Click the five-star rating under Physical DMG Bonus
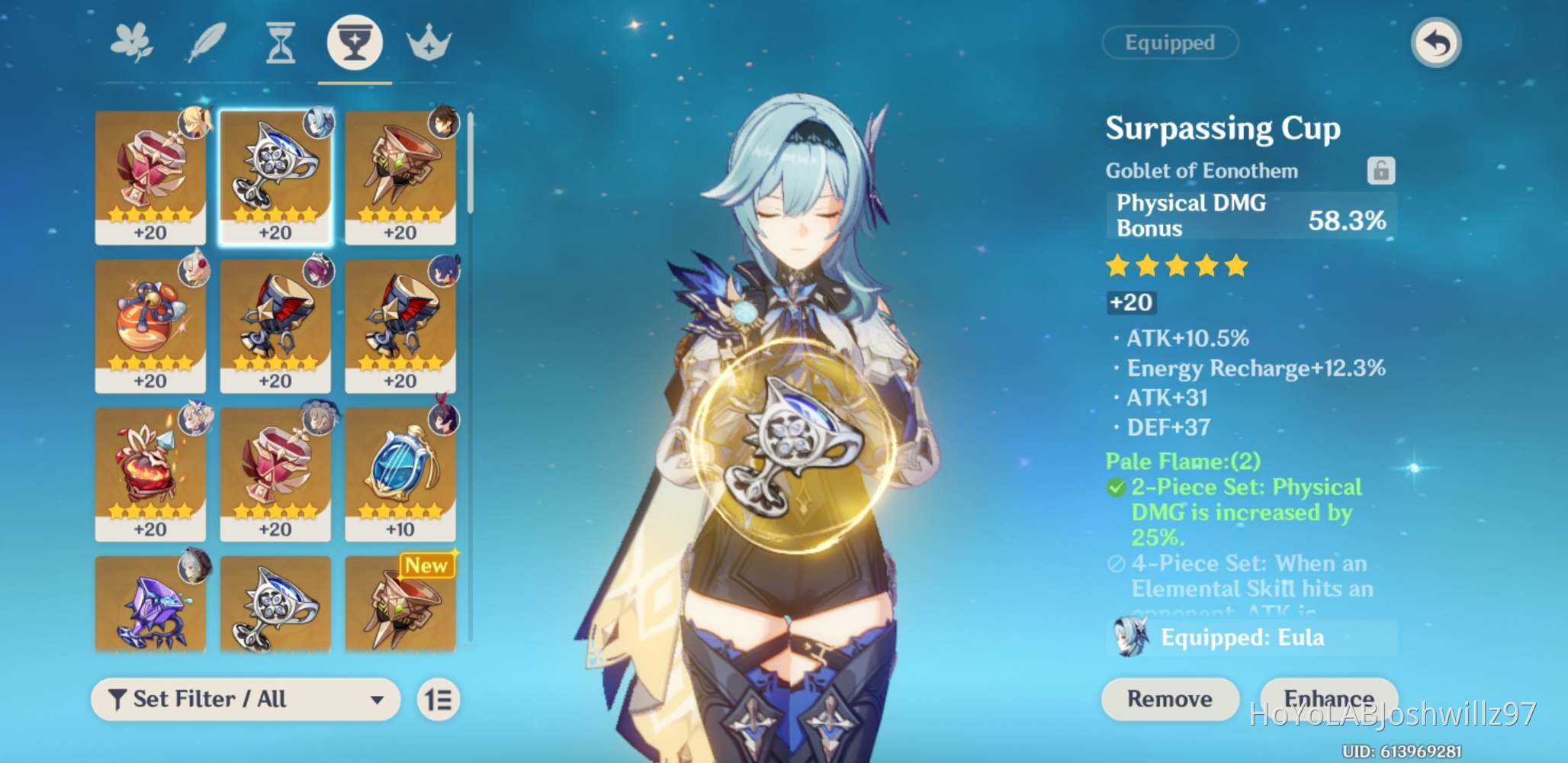The height and width of the screenshot is (763, 1568). click(1177, 266)
